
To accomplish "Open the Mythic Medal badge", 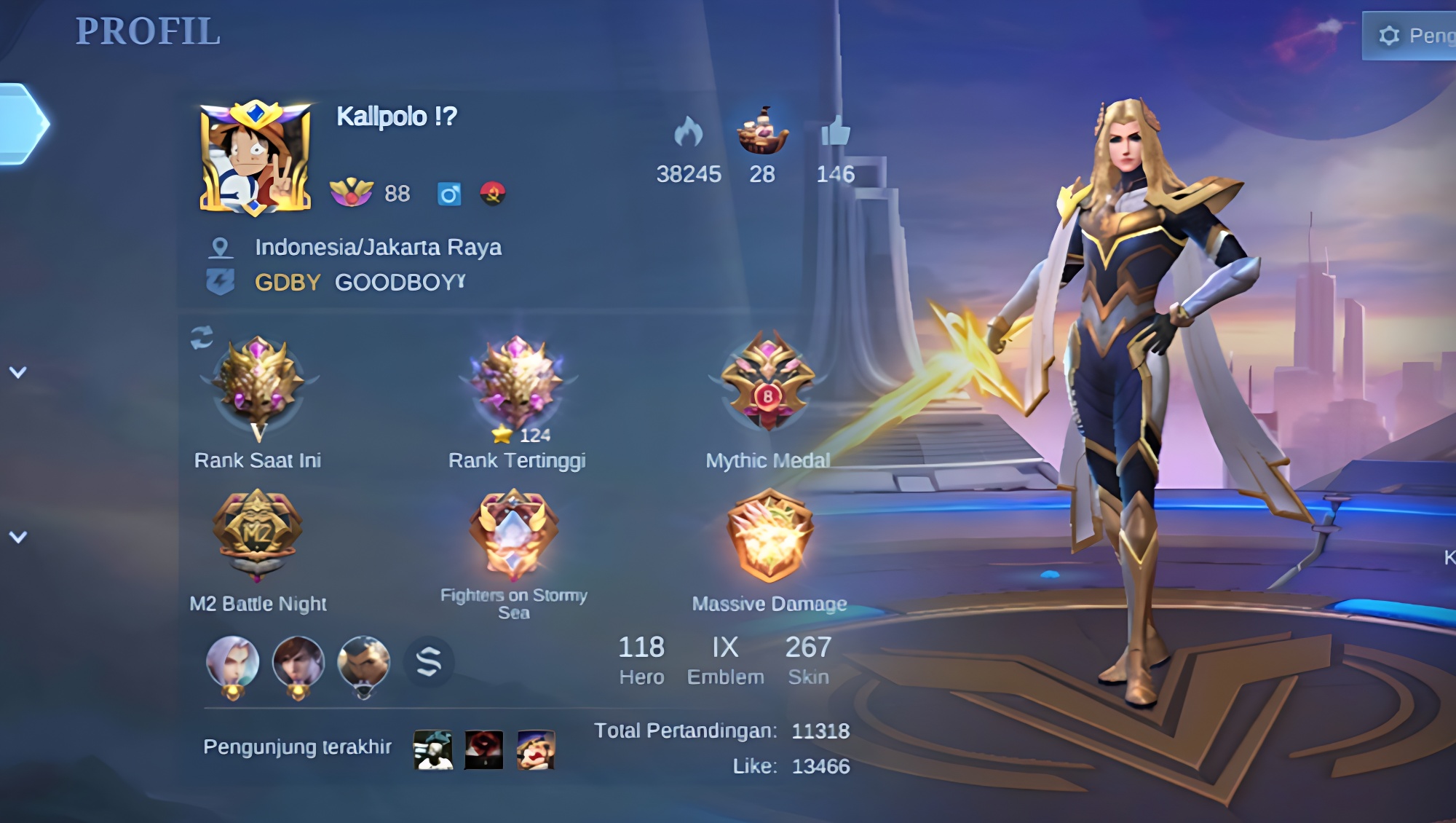I will [x=768, y=382].
